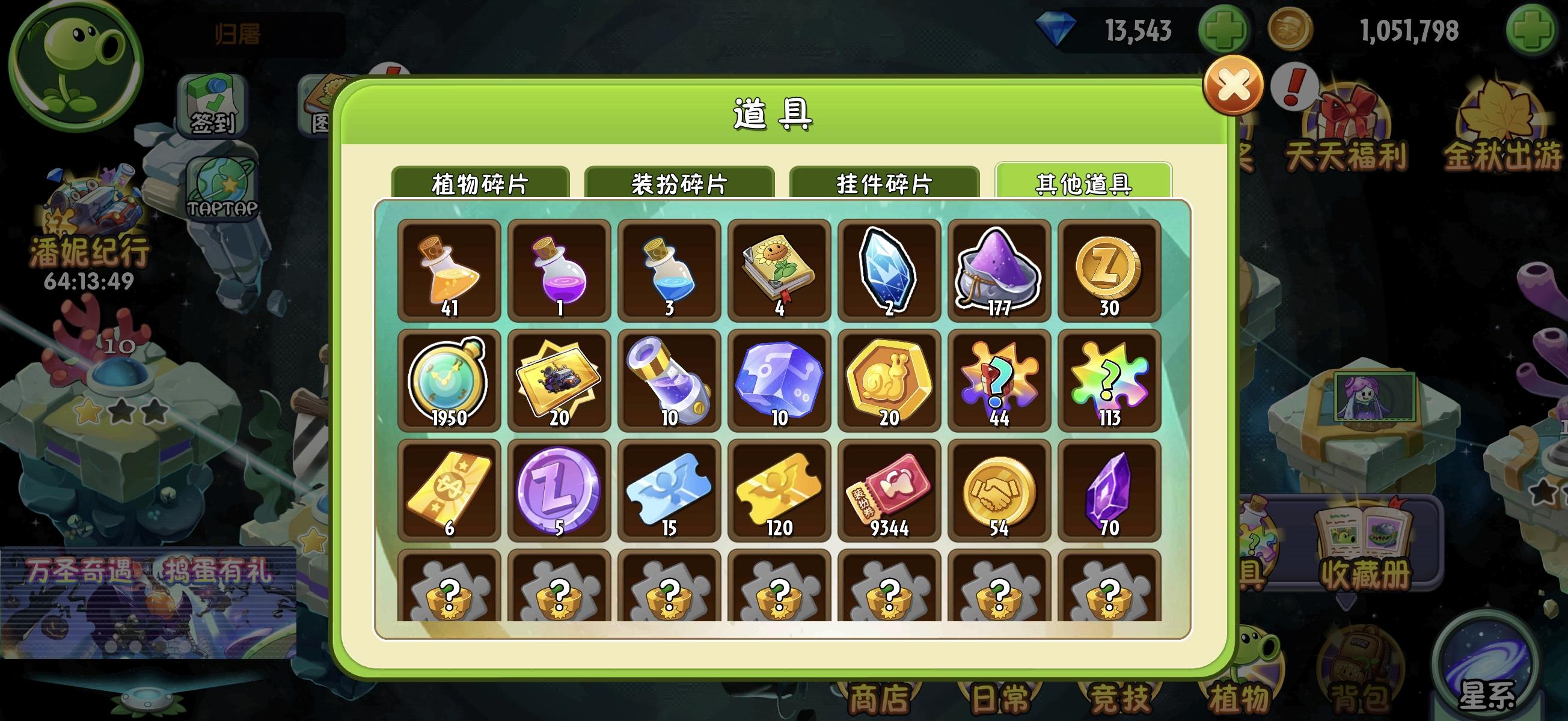
Task: Open the TAPTAP icon on the left
Action: click(223, 189)
